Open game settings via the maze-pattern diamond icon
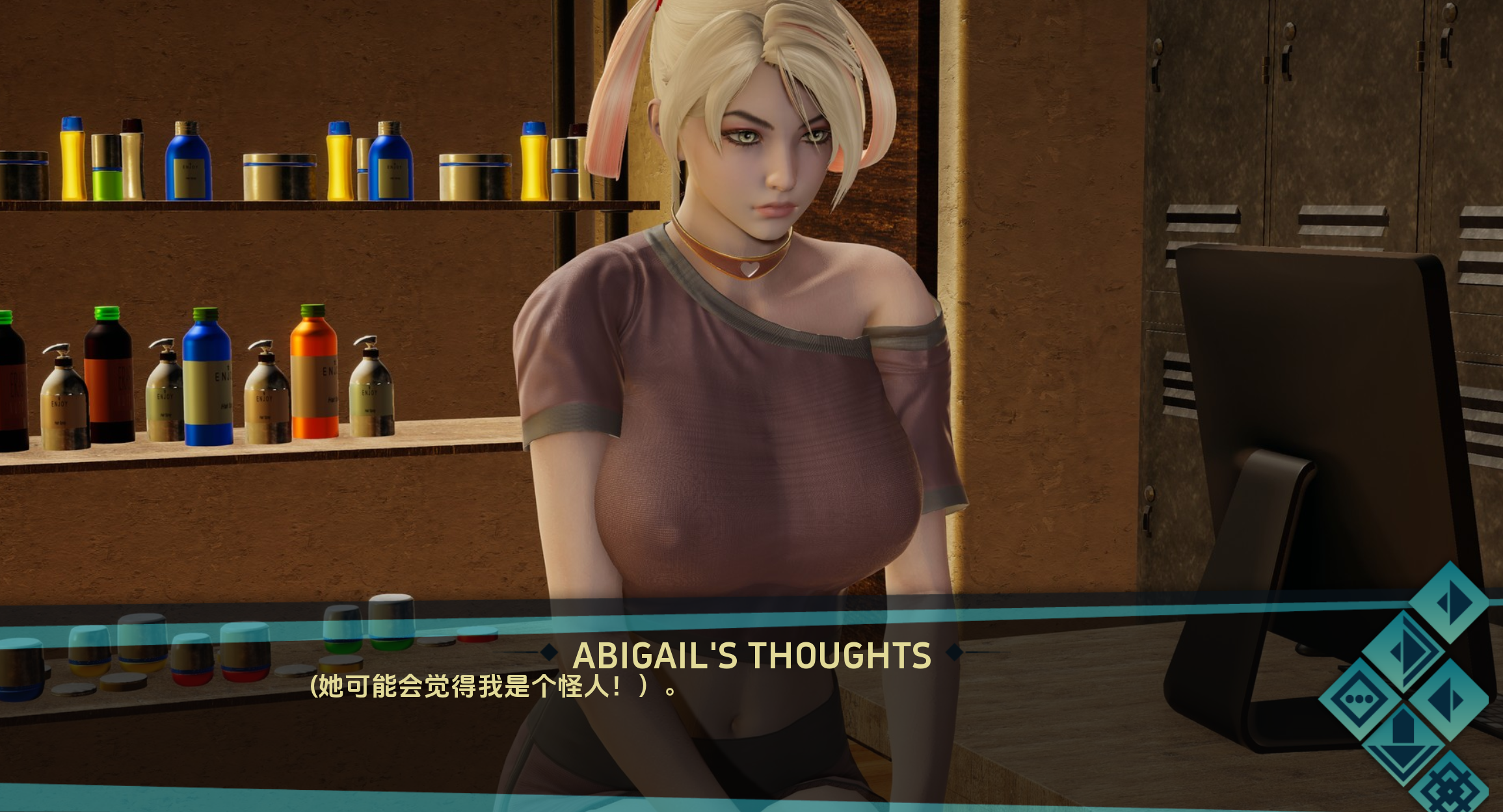Image resolution: width=1503 pixels, height=812 pixels. click(x=1450, y=791)
